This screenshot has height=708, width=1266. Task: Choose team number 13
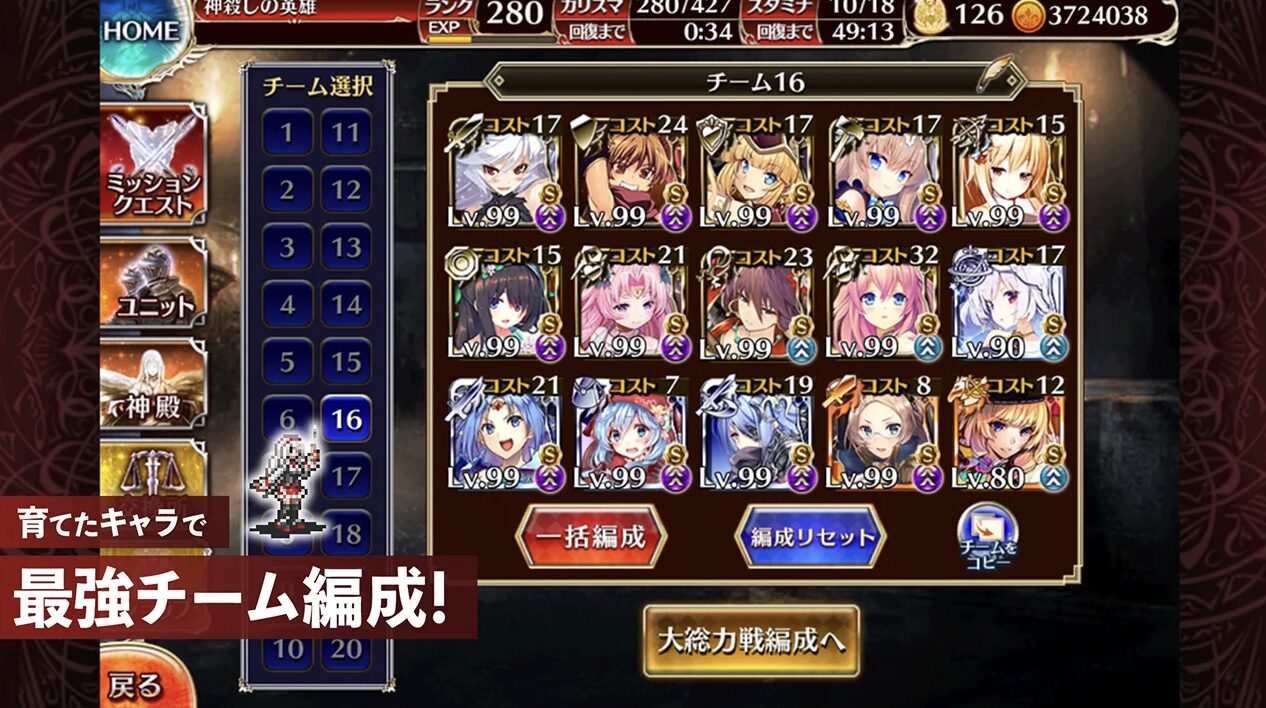point(346,247)
